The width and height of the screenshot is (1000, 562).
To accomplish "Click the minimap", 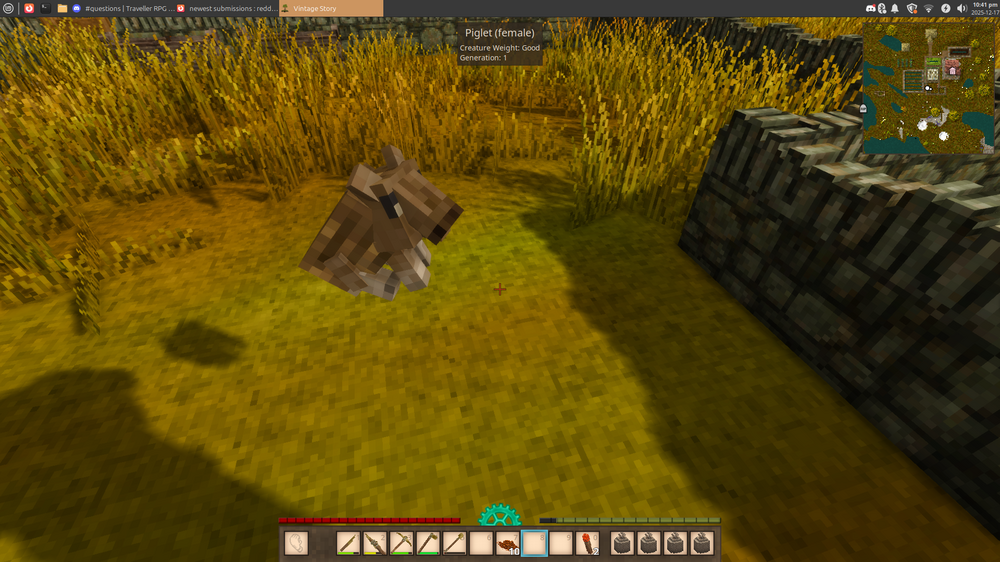I will [928, 90].
